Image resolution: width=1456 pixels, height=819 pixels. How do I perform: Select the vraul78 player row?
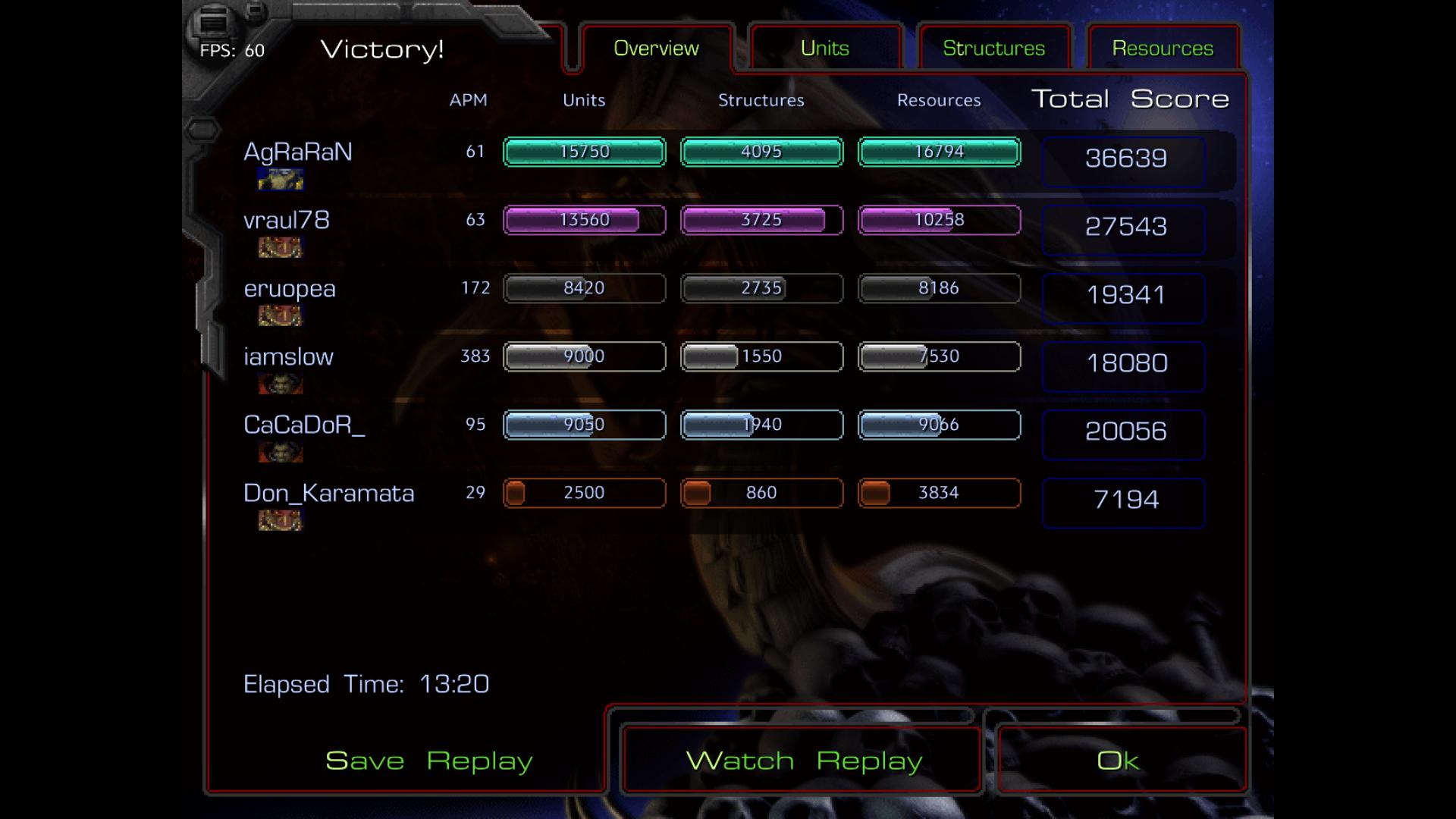pos(286,221)
